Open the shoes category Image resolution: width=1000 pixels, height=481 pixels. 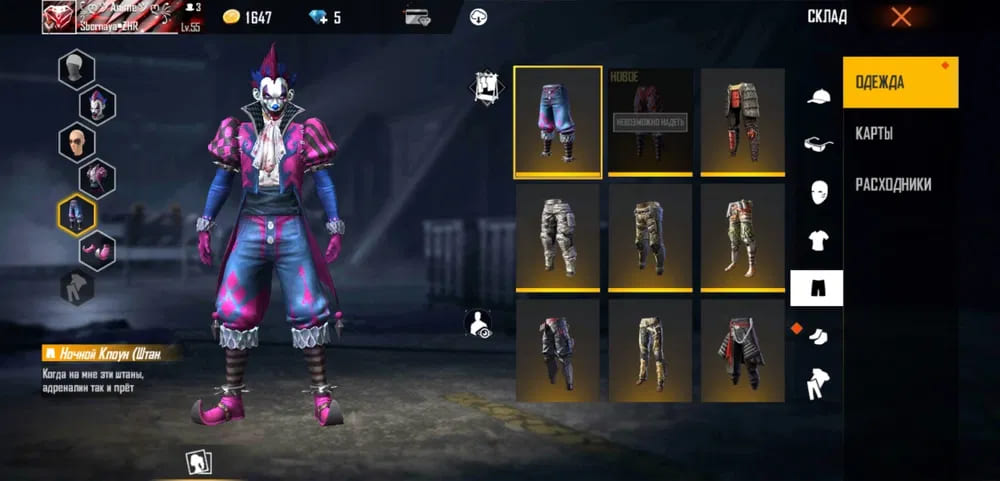[x=817, y=336]
